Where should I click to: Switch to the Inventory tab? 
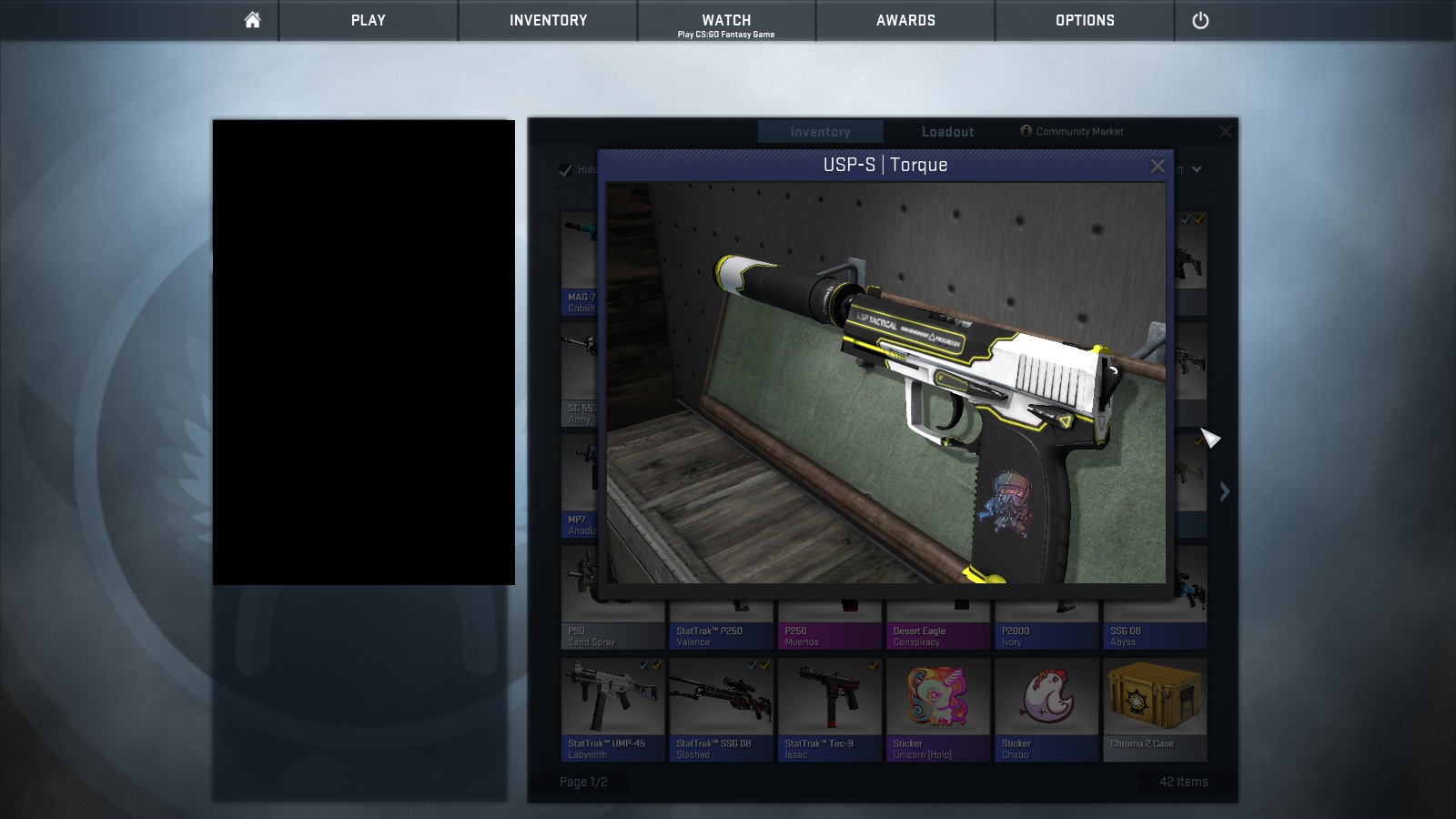coord(820,132)
